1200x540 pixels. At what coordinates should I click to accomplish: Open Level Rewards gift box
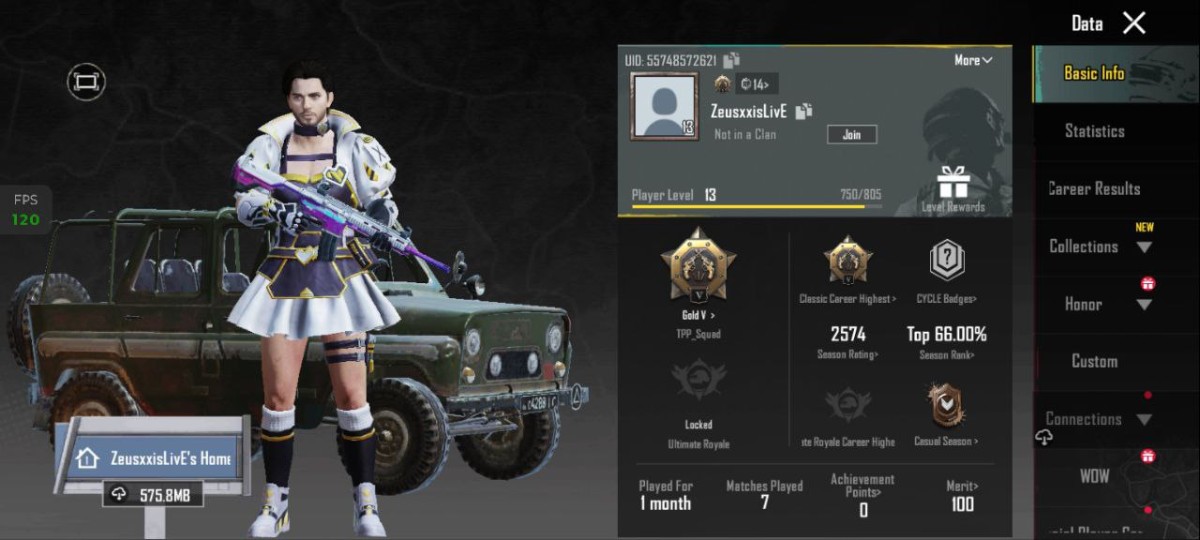coord(952,187)
